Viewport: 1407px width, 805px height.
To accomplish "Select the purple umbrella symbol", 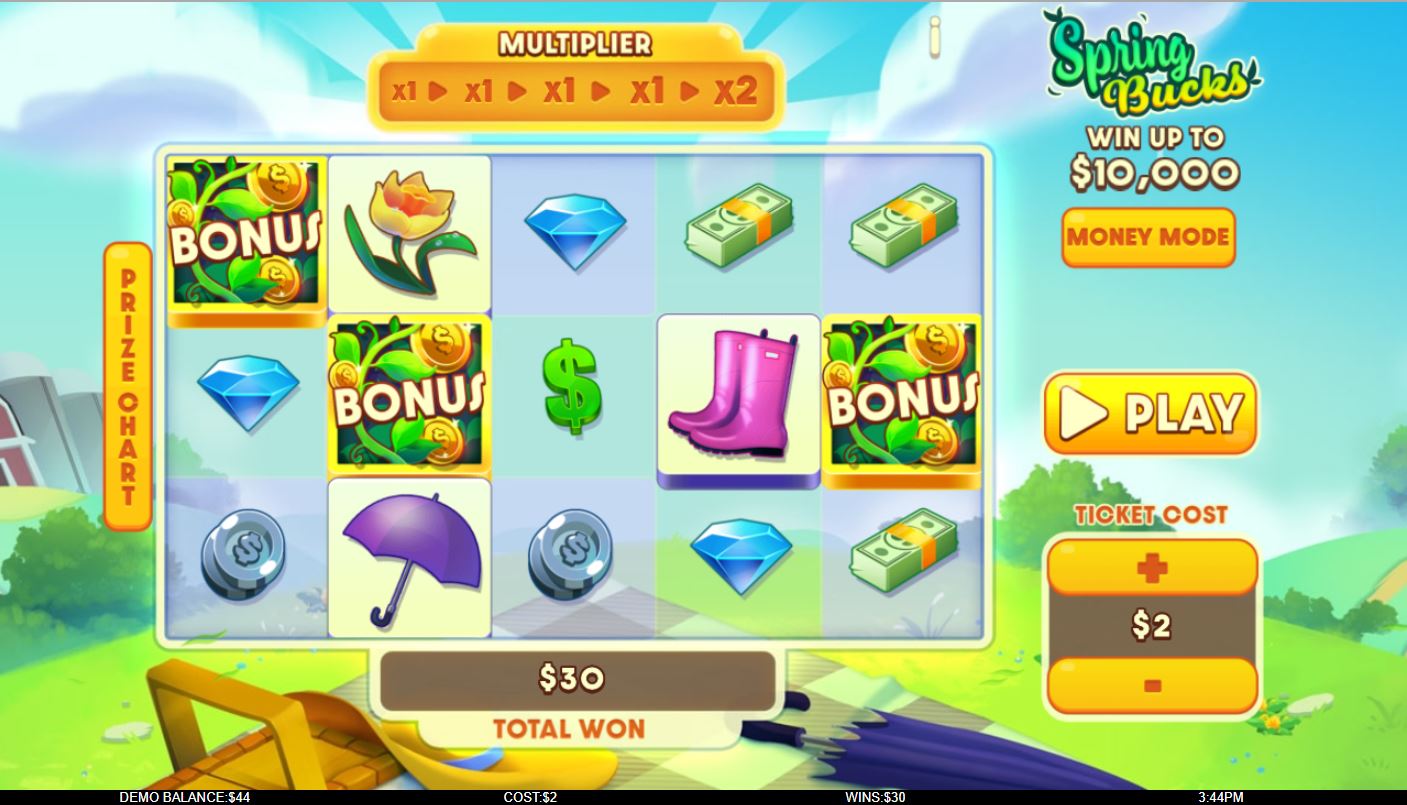I will click(409, 556).
